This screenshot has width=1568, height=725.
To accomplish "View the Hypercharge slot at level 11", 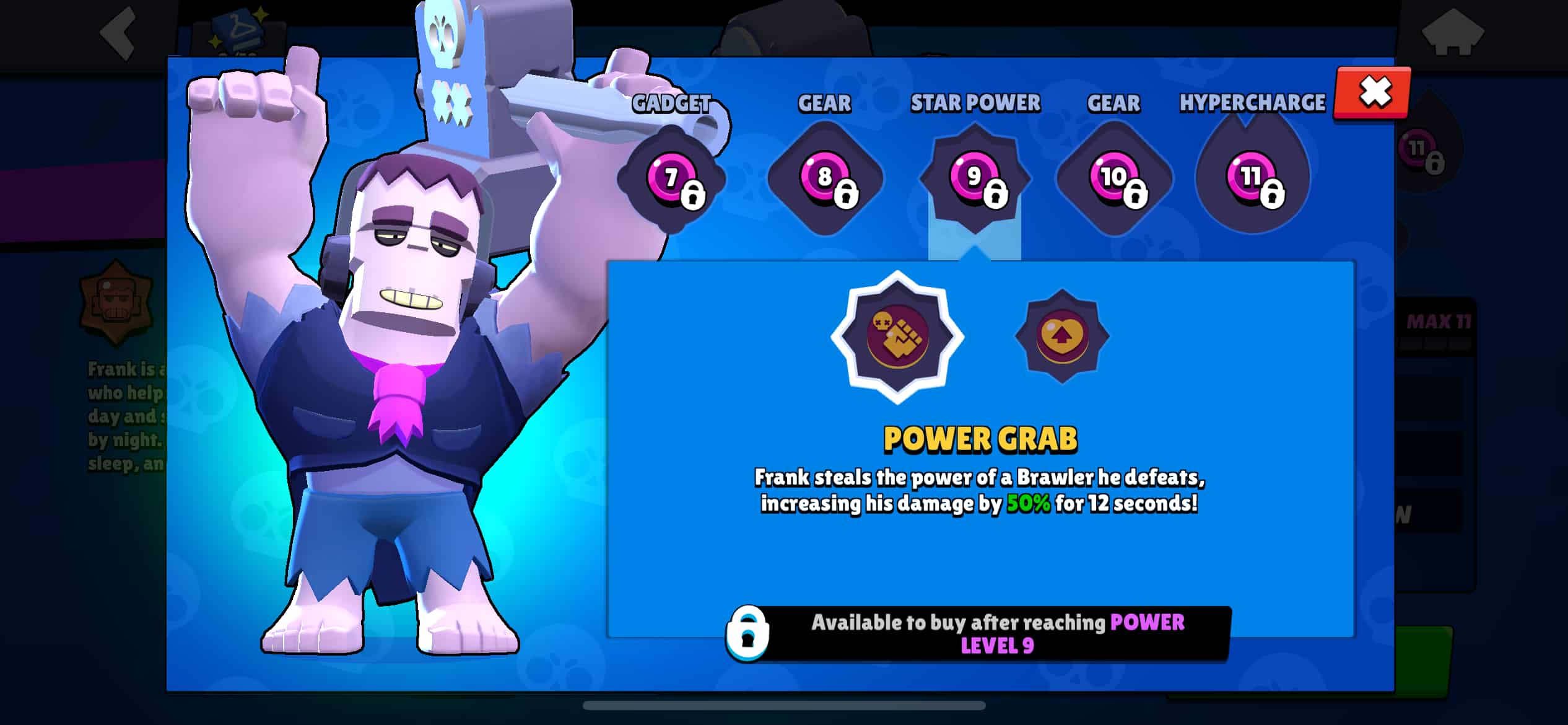I will [x=1251, y=180].
